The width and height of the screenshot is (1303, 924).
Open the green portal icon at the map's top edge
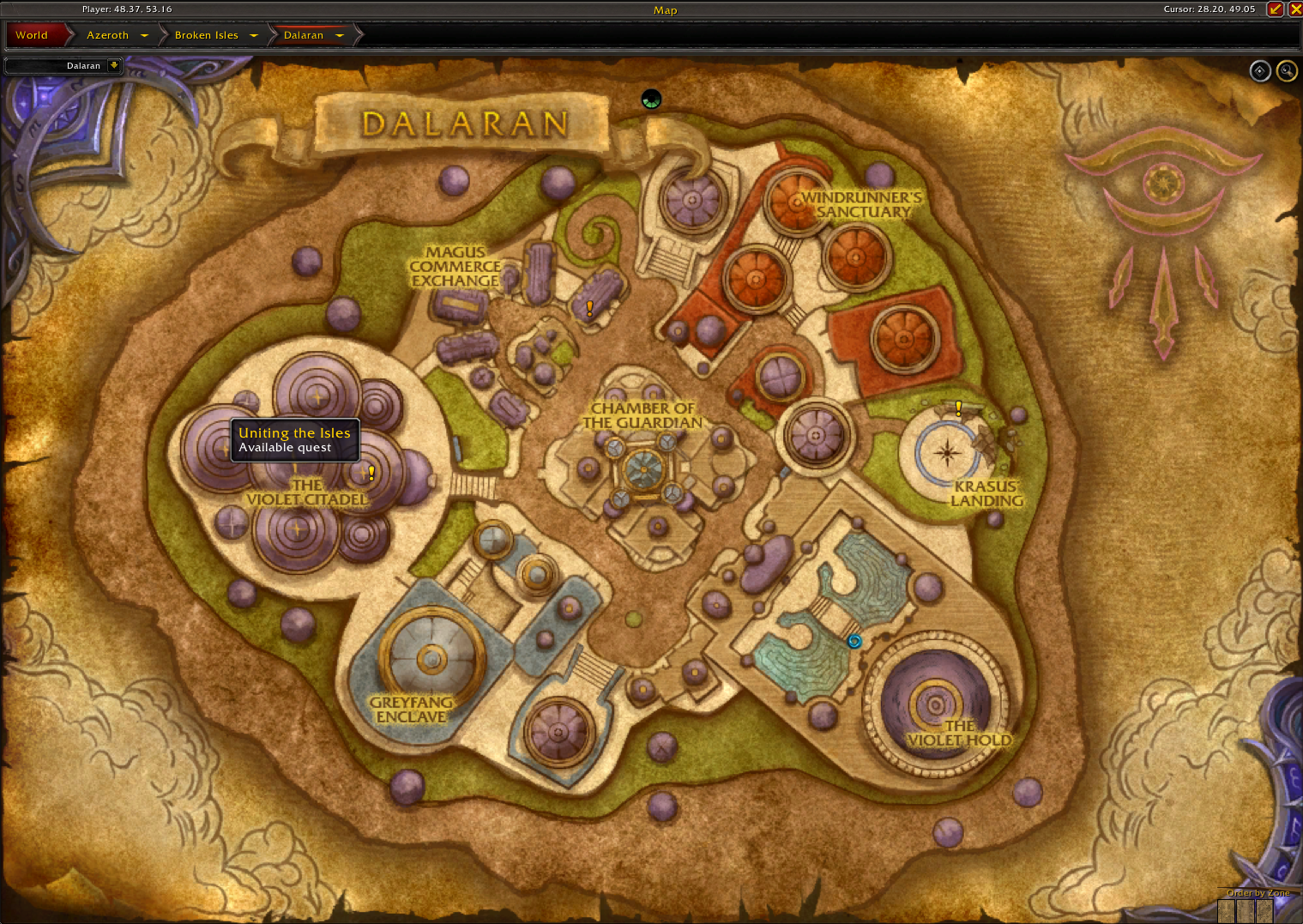tap(650, 99)
